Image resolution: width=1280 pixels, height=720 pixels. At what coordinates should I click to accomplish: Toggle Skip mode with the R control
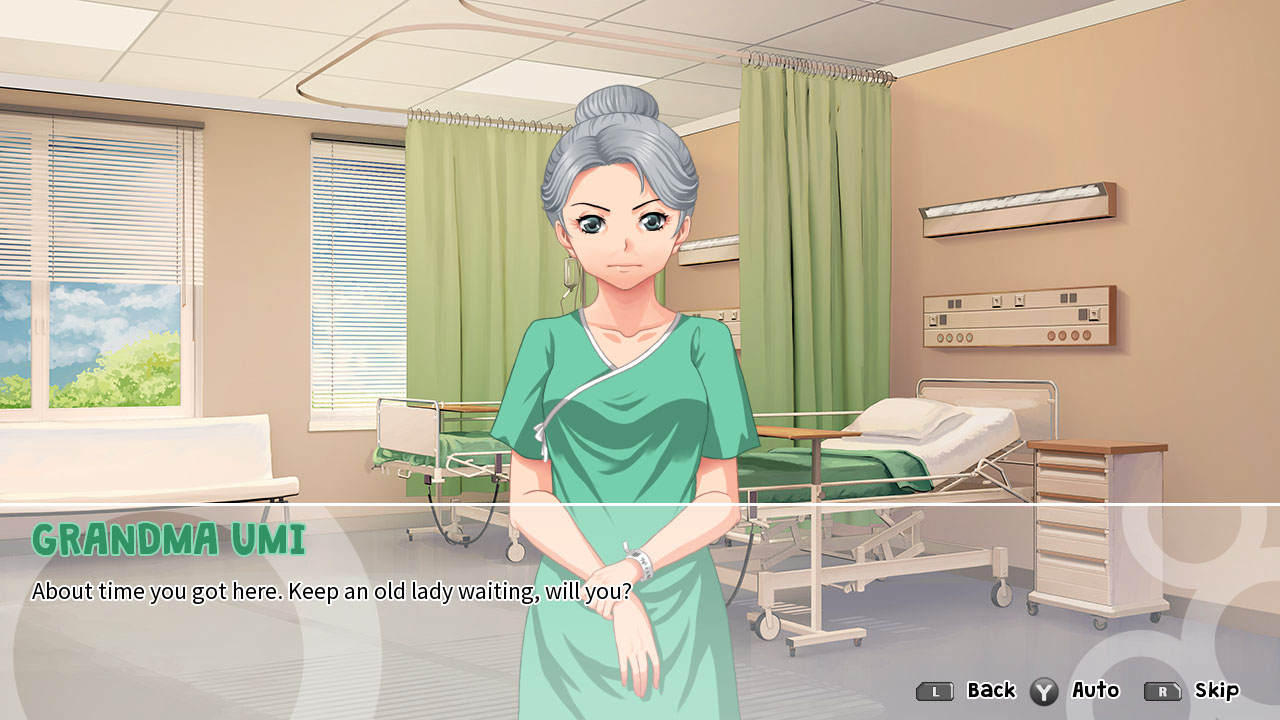1163,690
